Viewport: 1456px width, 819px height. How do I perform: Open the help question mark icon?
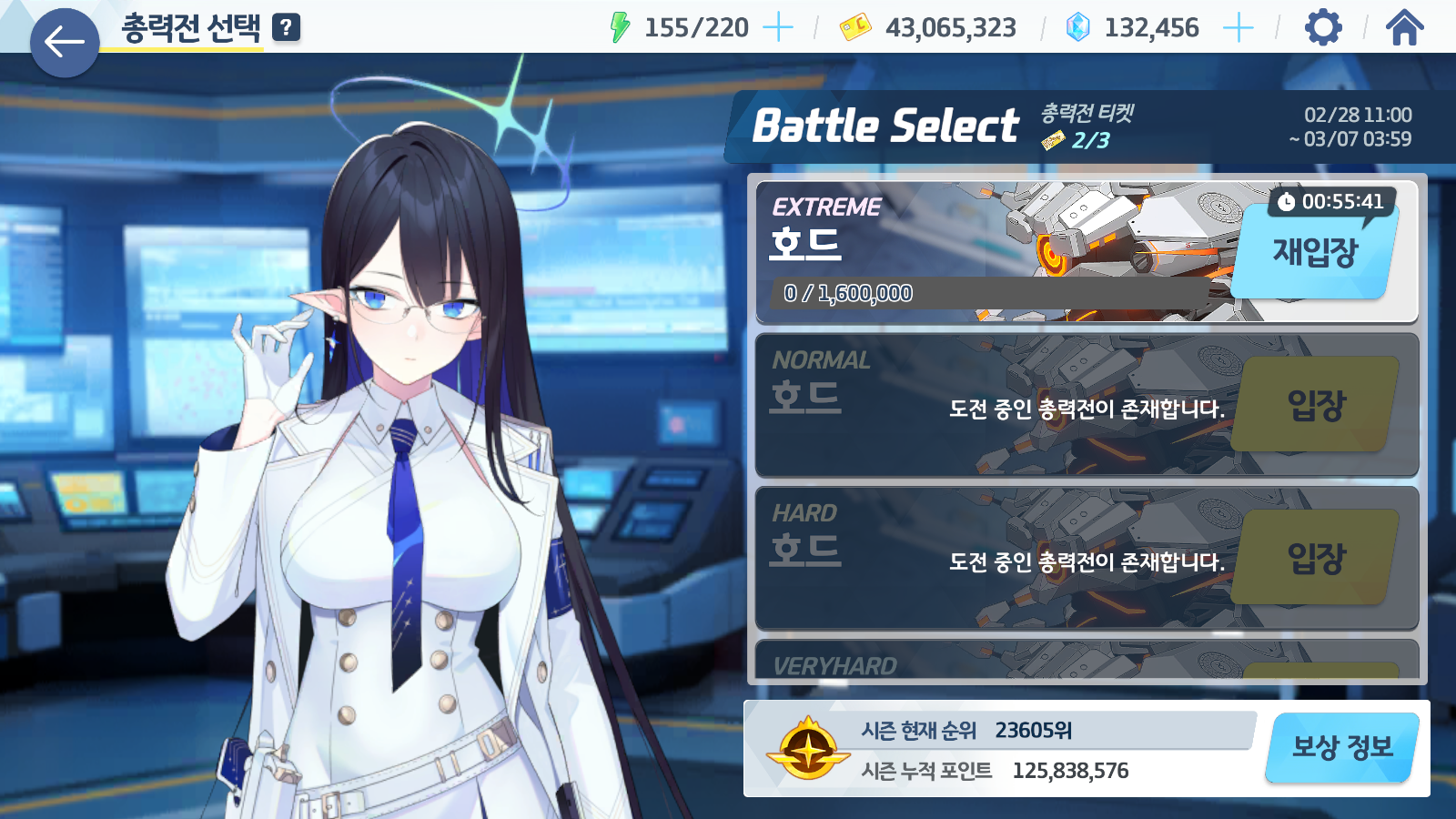pyautogui.click(x=286, y=27)
